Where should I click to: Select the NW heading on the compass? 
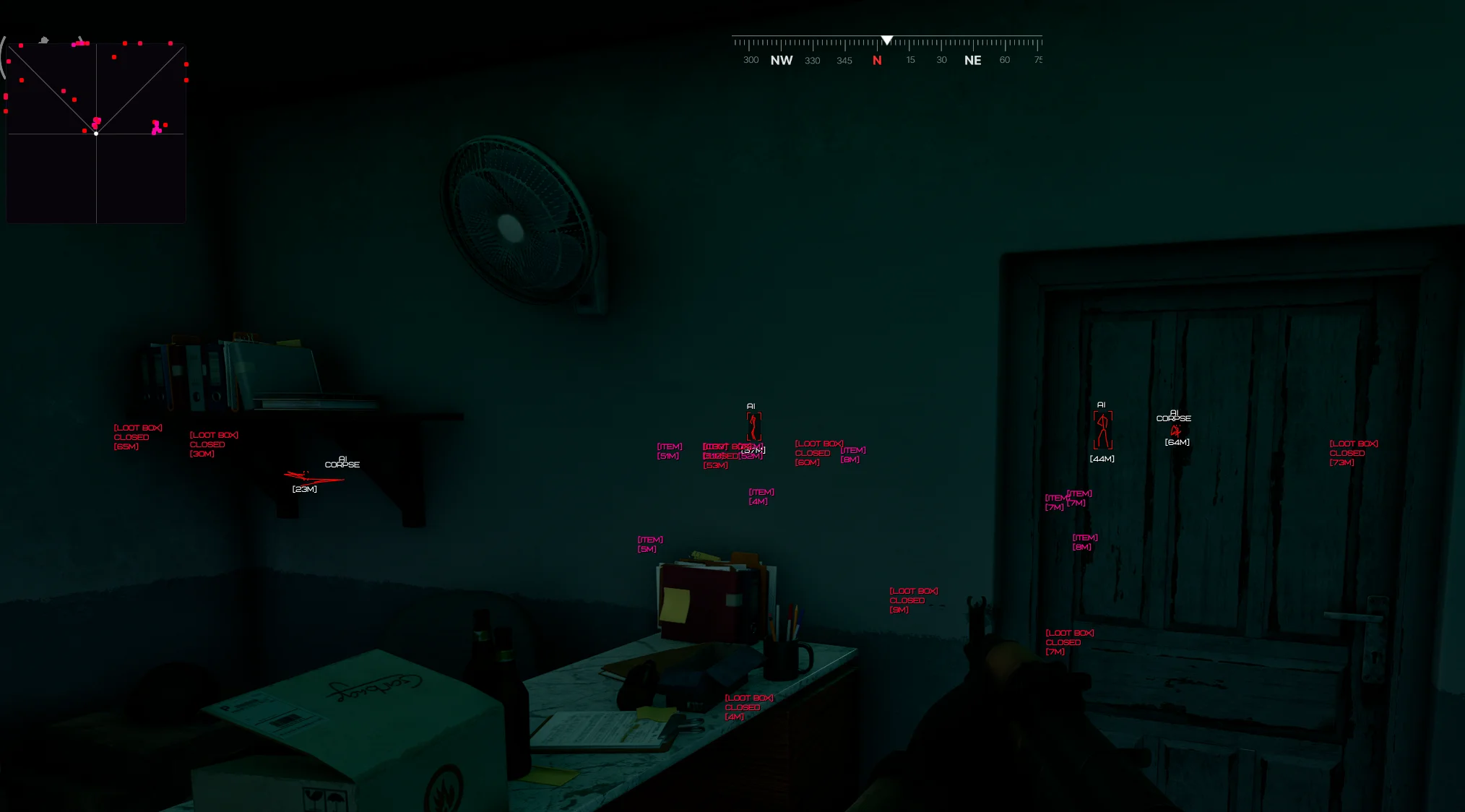coord(781,61)
